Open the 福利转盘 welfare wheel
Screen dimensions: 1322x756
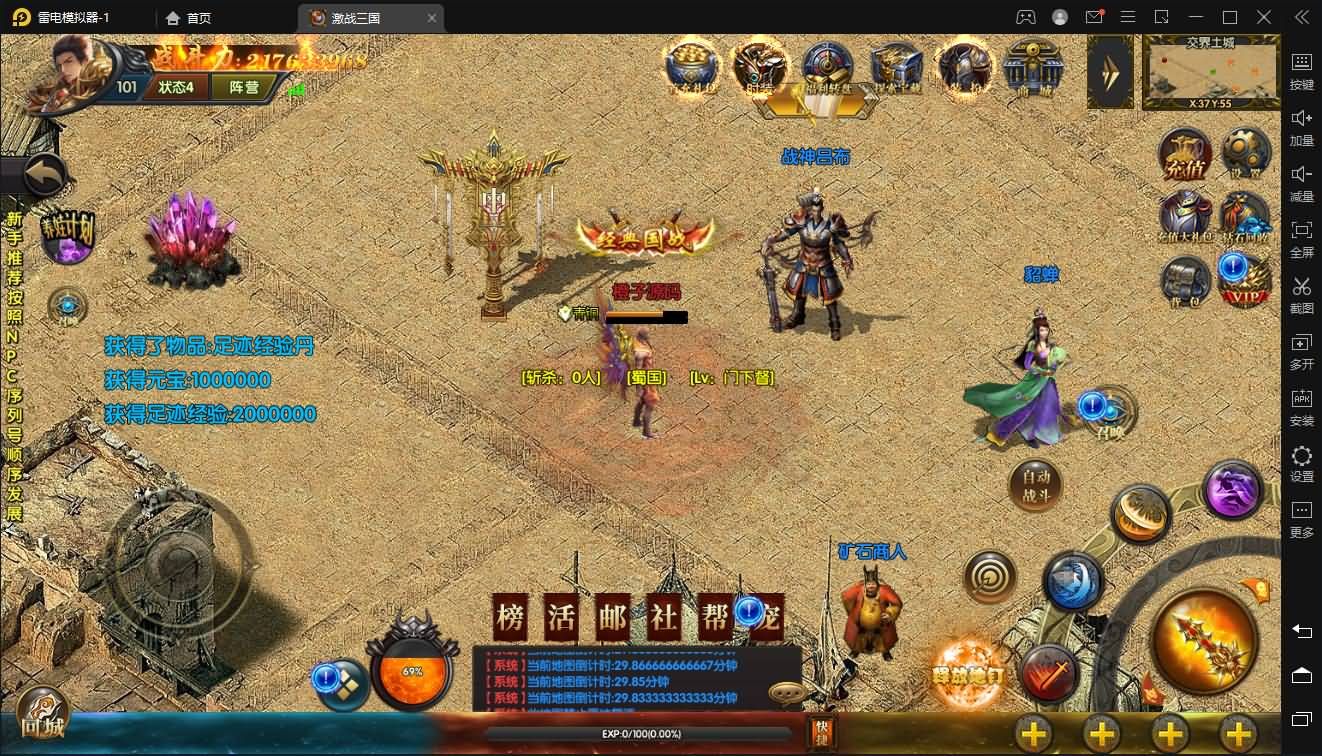[x=827, y=68]
